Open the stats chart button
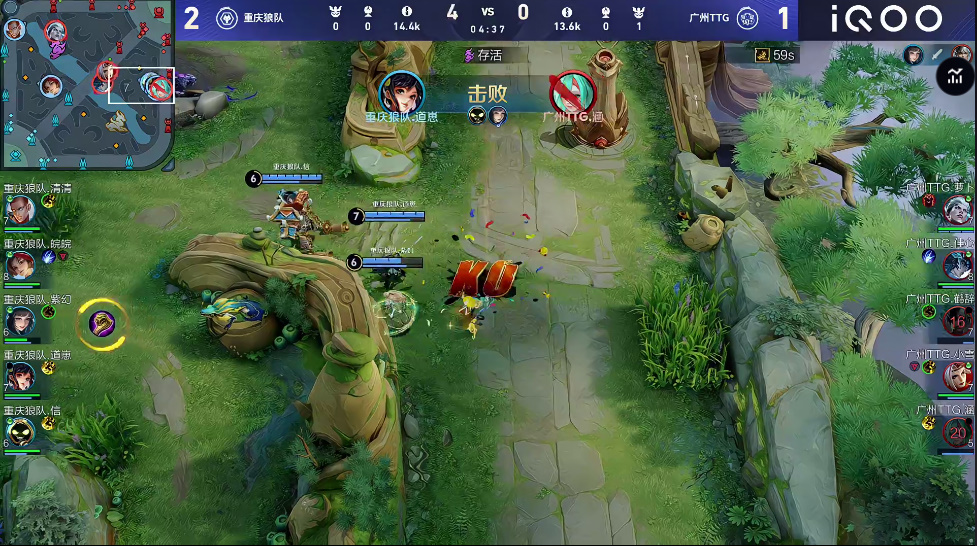This screenshot has height=546, width=977. (x=955, y=75)
